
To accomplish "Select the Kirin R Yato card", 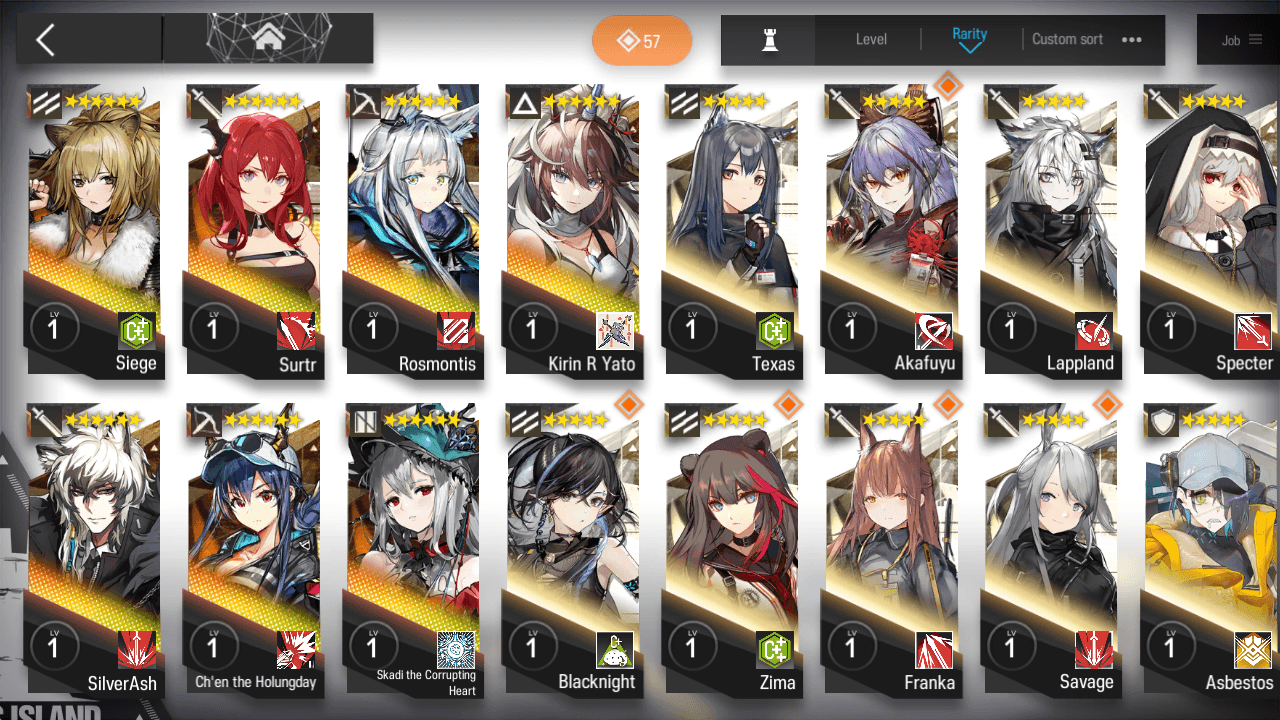I will [x=572, y=230].
